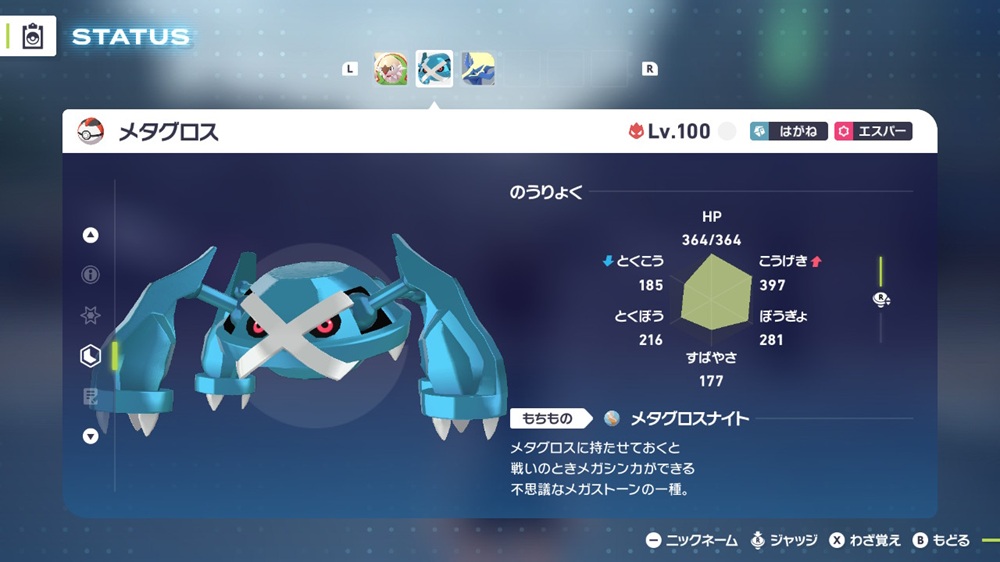Open the memo notes page tab

pyautogui.click(x=91, y=397)
